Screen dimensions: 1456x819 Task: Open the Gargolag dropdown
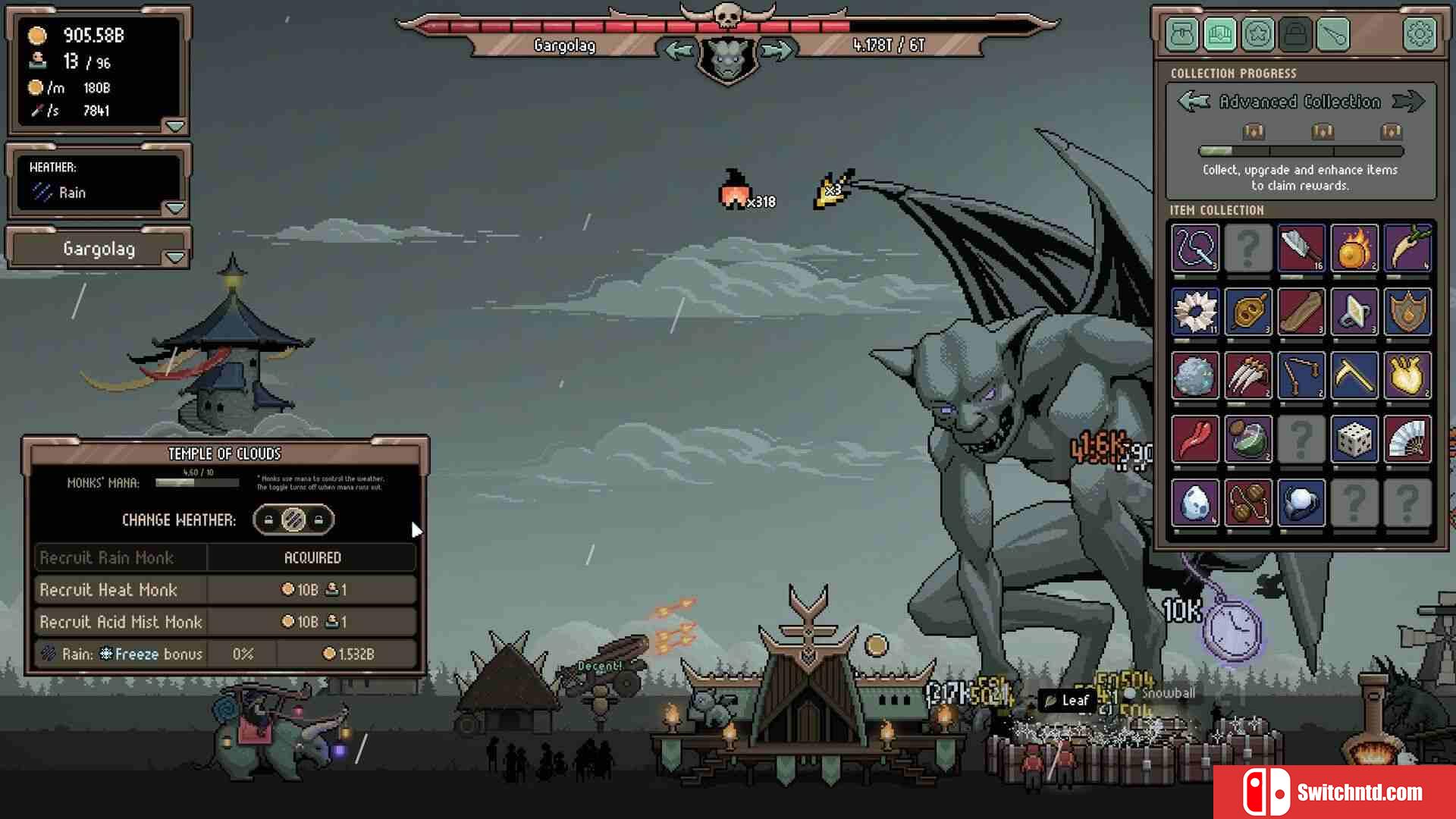pos(175,258)
